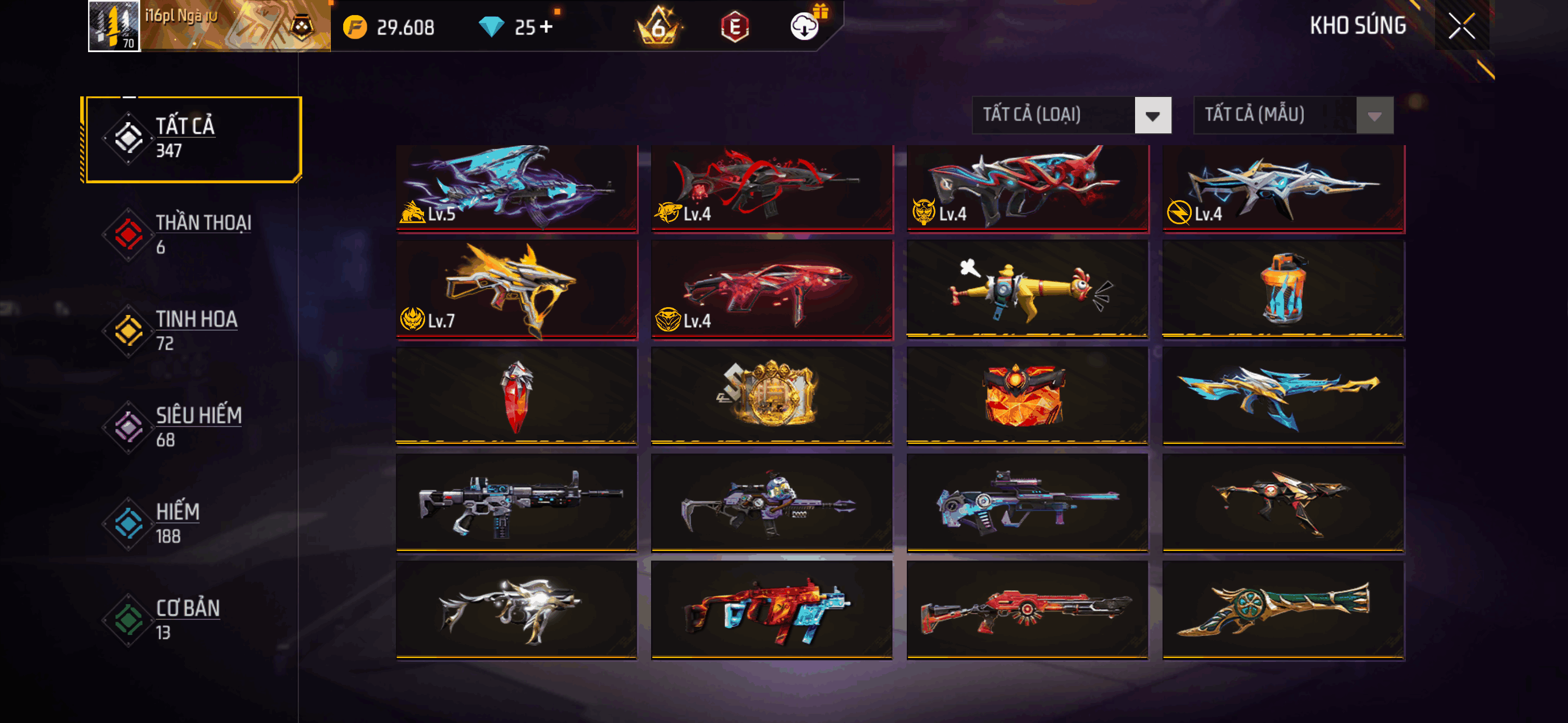Close the Kho Súng weapon armory
Viewport: 1568px width, 723px height.
point(1461,26)
